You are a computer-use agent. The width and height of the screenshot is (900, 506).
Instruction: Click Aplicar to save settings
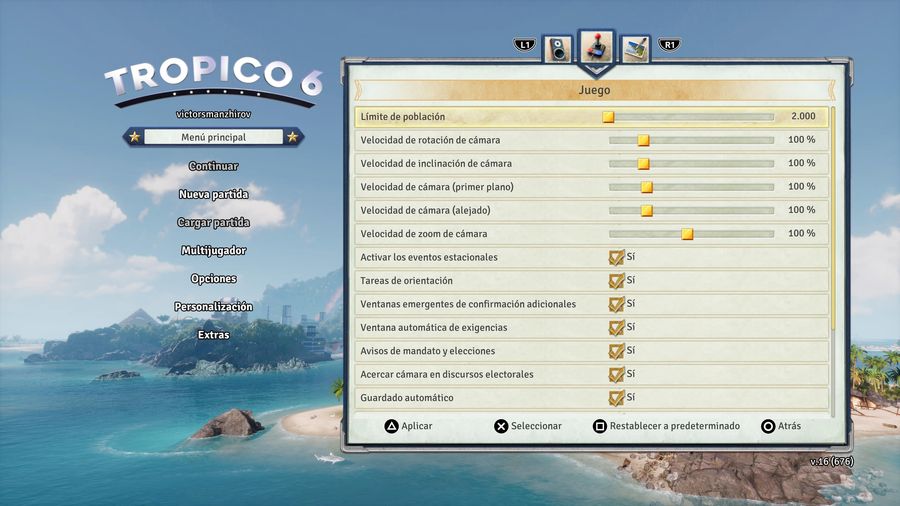pyautogui.click(x=409, y=426)
